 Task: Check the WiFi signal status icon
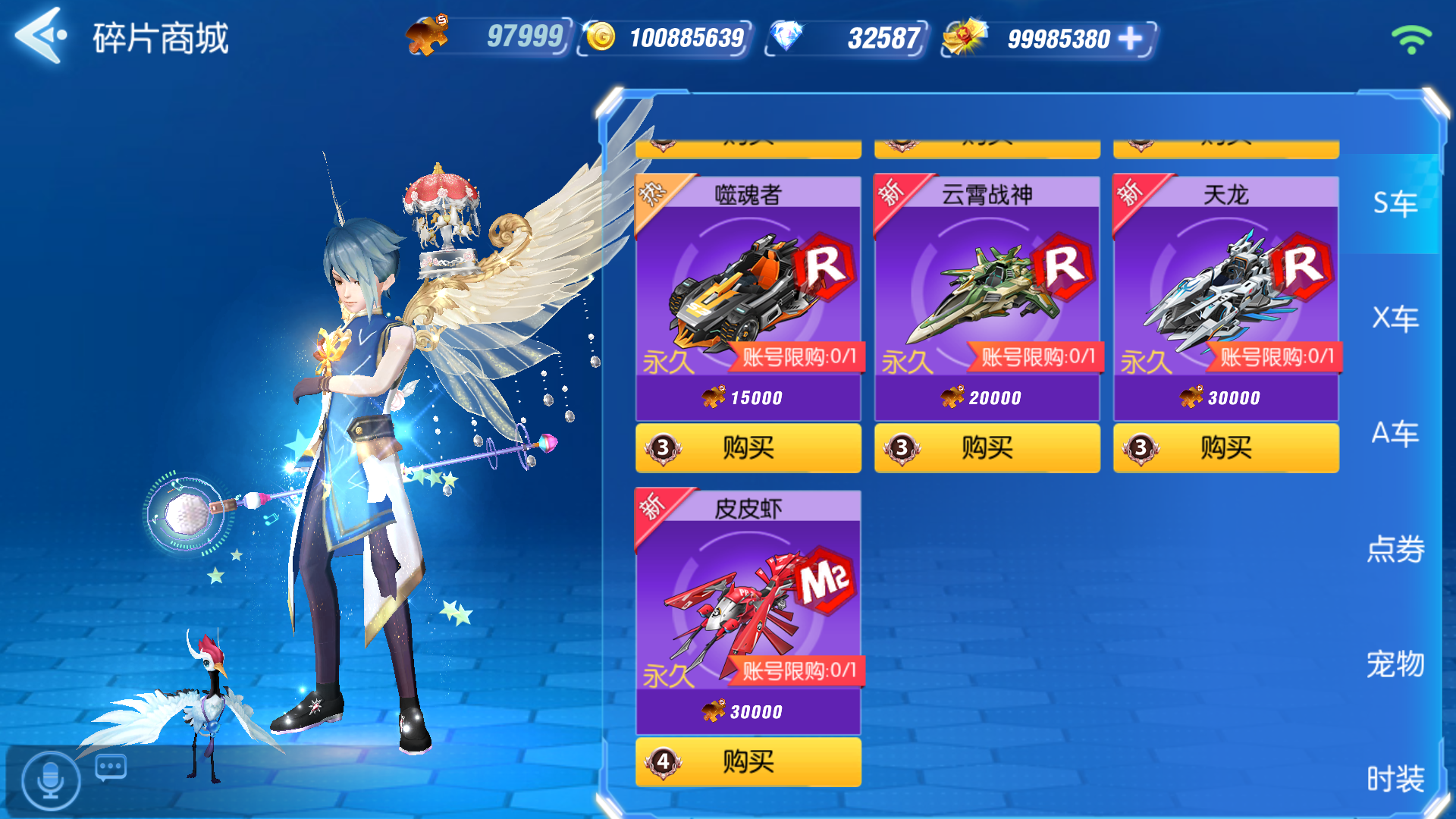pos(1410,39)
